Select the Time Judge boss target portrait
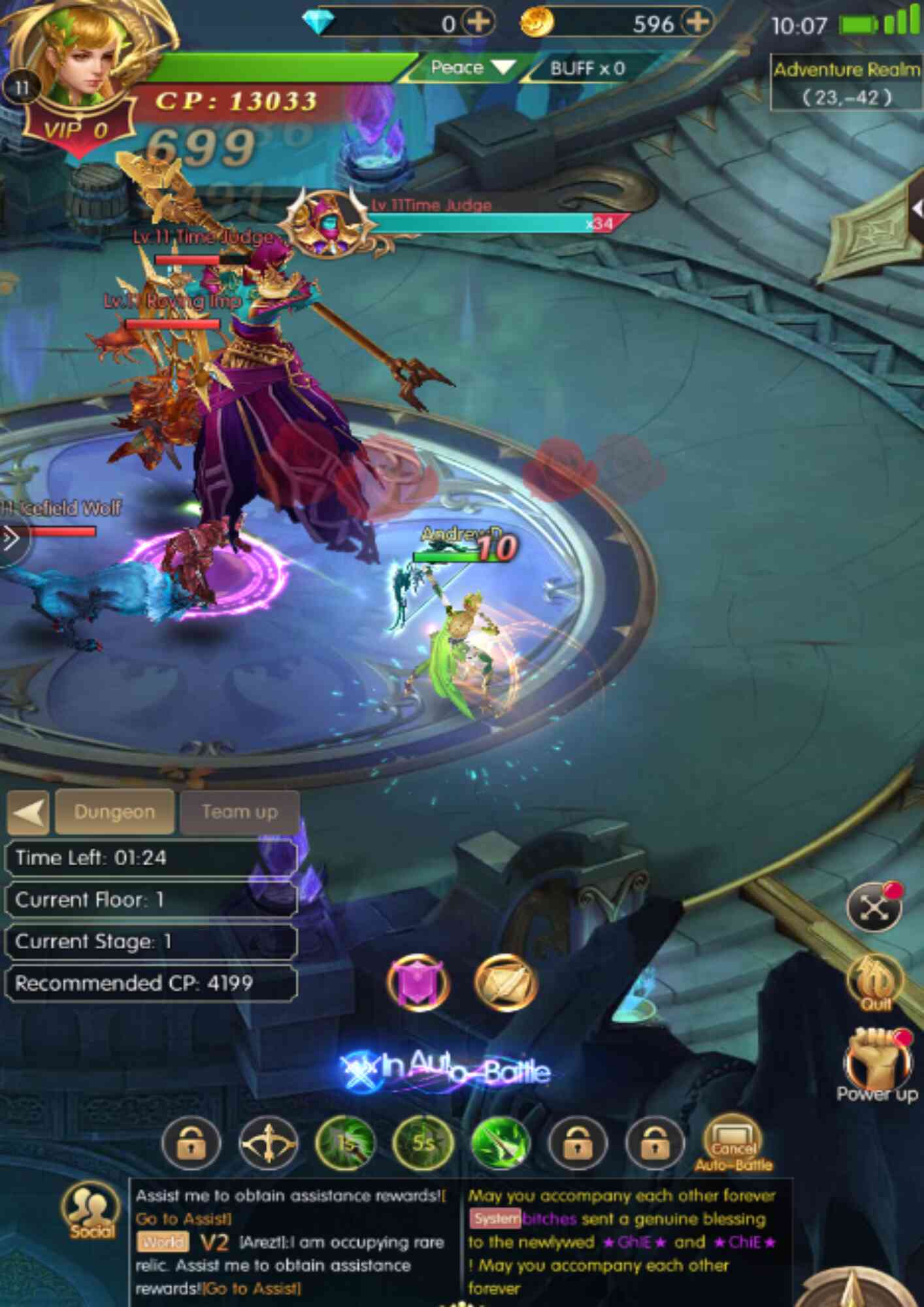Image resolution: width=924 pixels, height=1307 pixels. tap(327, 223)
